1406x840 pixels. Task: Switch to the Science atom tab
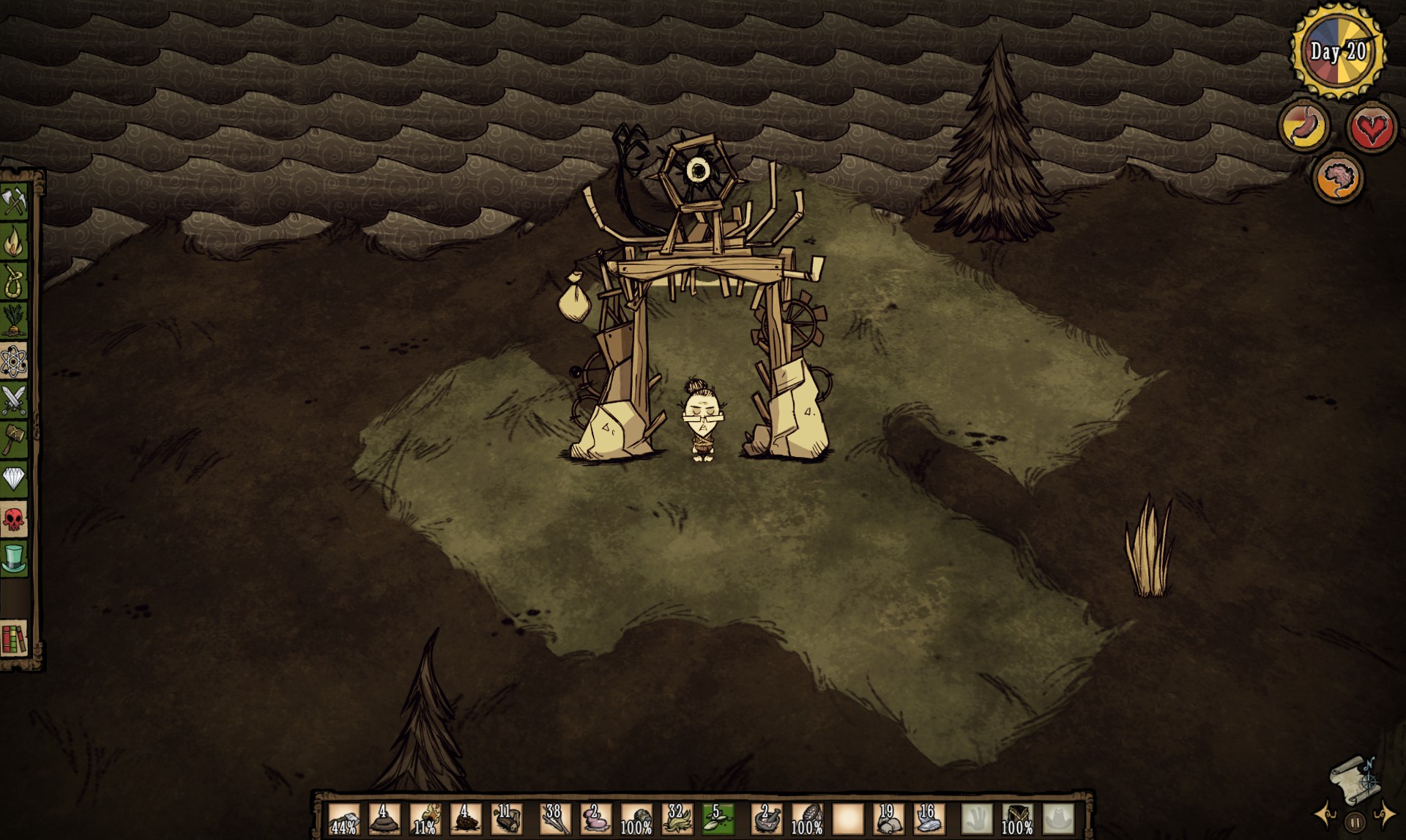(x=15, y=360)
